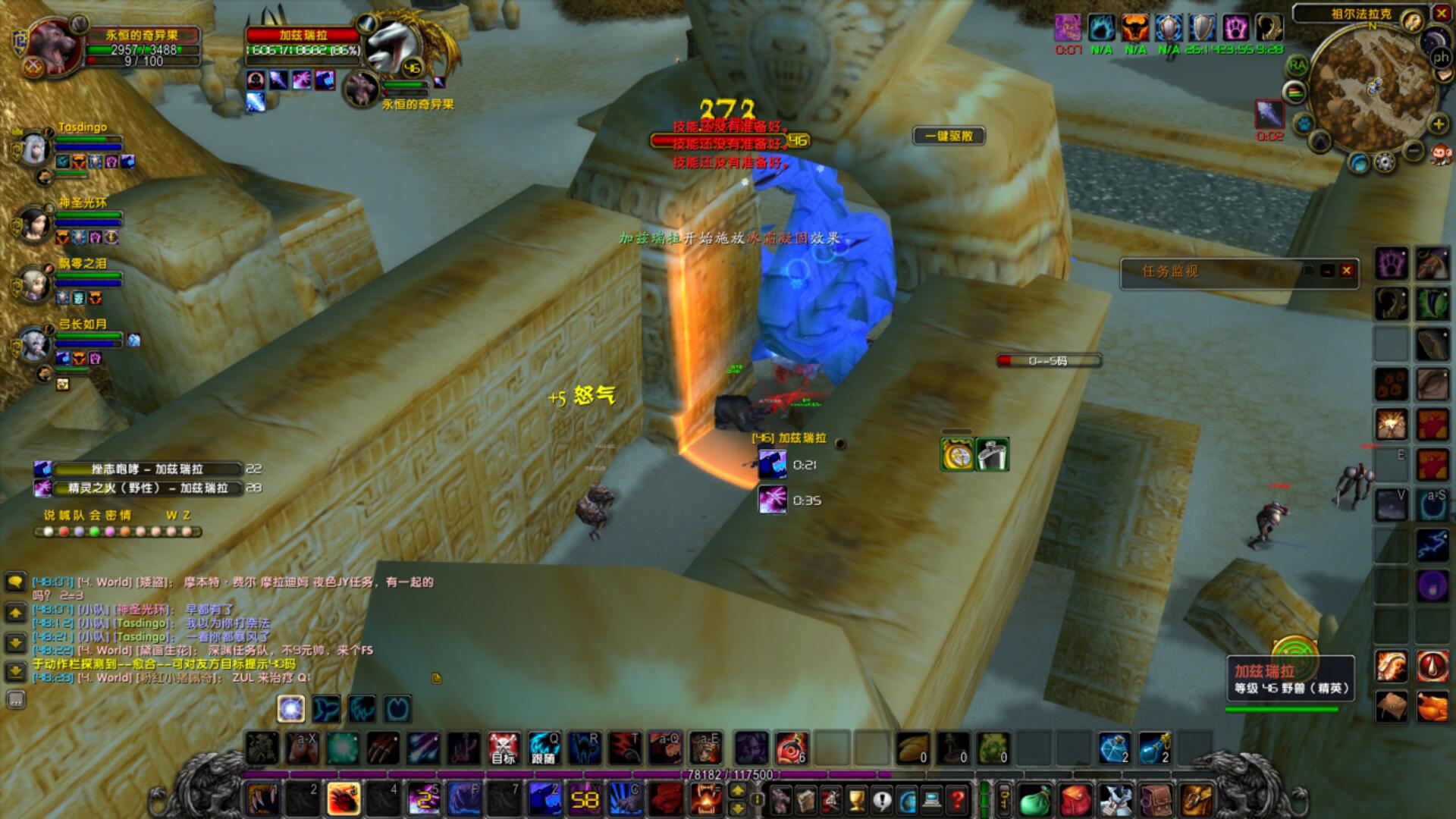Close the minimap with the red X
The image size is (1456, 819).
[x=1441, y=13]
